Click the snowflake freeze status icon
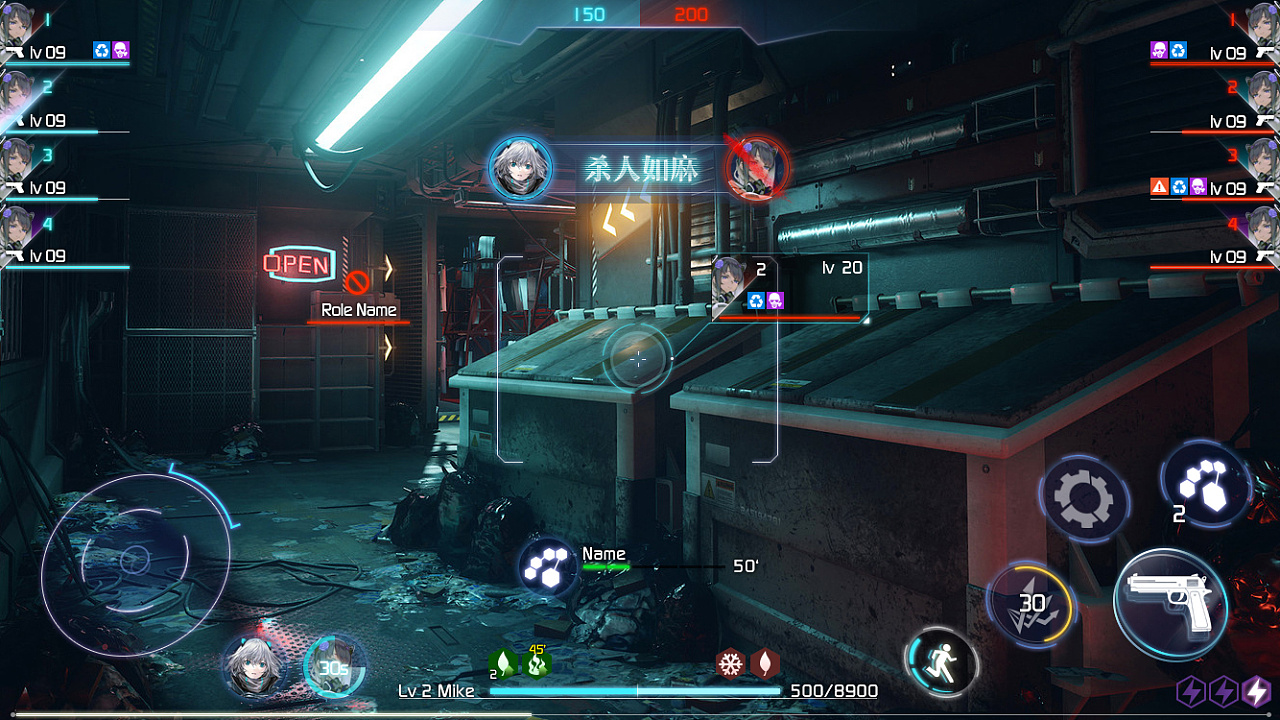The width and height of the screenshot is (1280, 720). [x=731, y=663]
